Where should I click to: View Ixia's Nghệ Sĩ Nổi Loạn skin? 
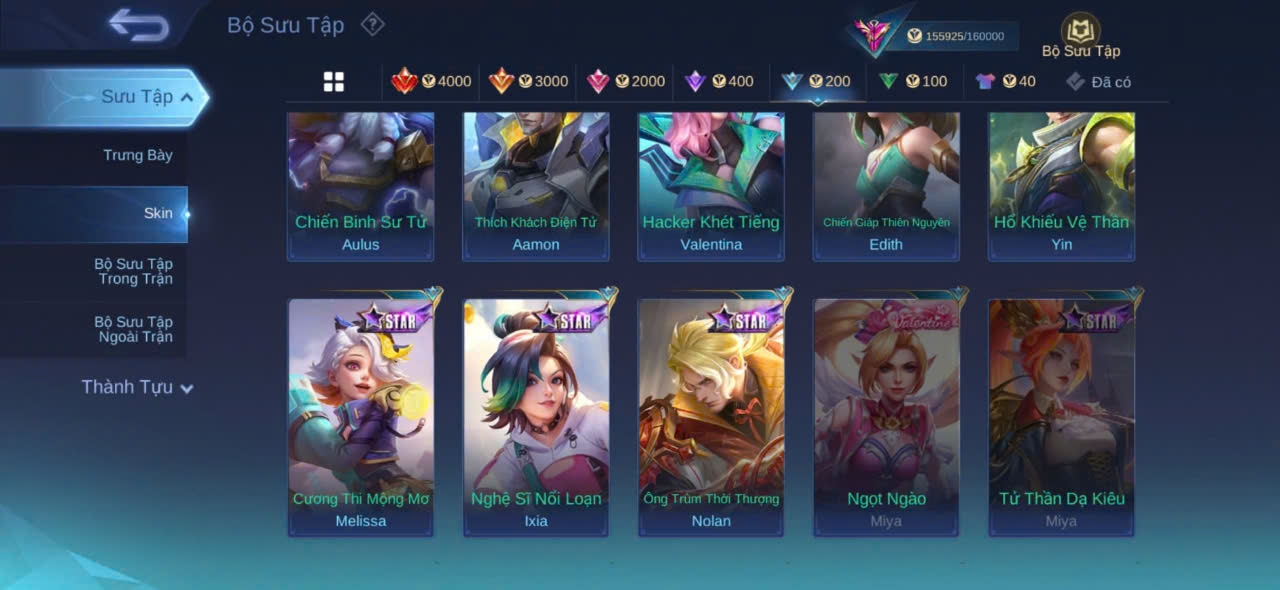(x=536, y=416)
